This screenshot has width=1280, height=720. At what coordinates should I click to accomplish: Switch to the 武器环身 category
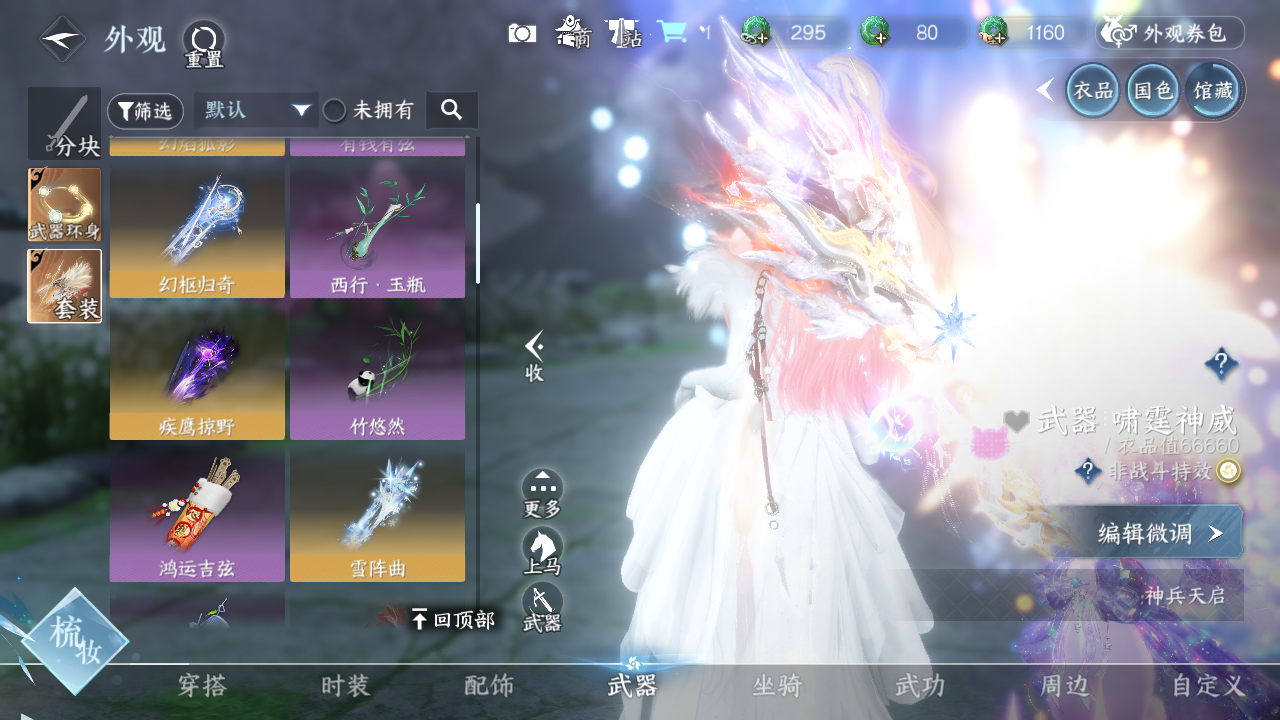pyautogui.click(x=64, y=204)
